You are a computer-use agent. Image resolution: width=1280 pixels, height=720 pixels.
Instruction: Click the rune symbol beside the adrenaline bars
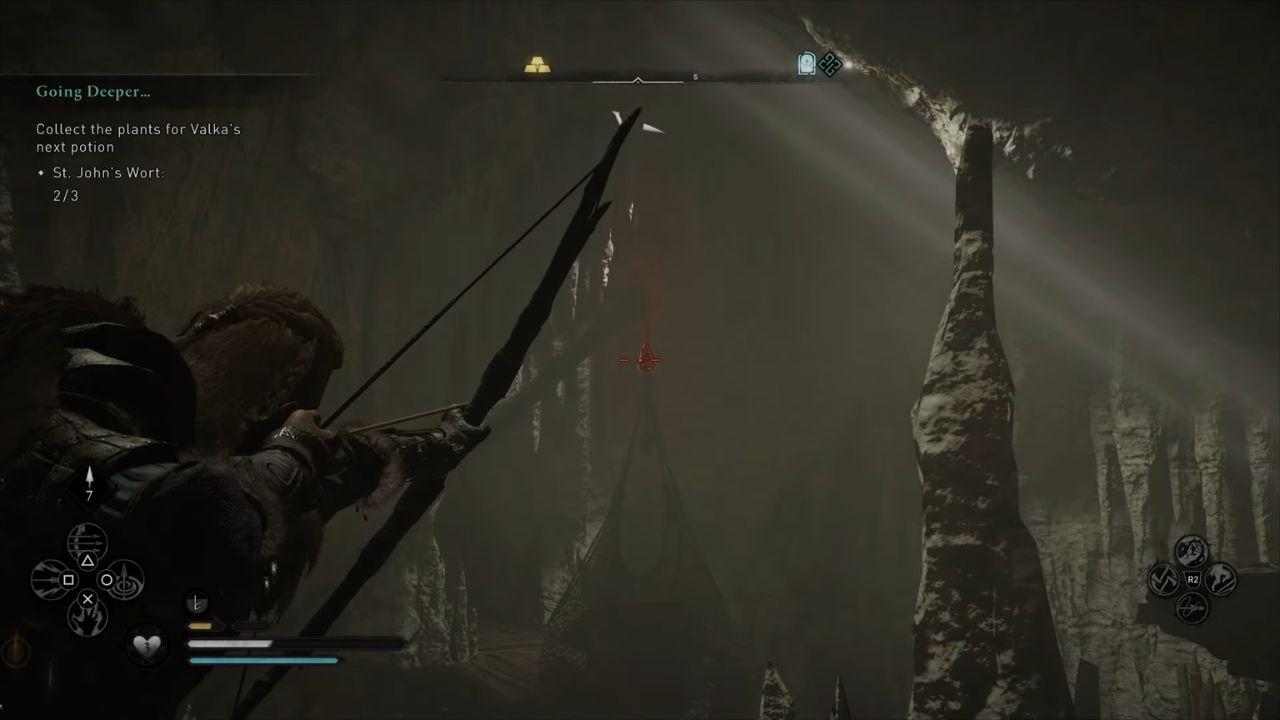[x=197, y=602]
